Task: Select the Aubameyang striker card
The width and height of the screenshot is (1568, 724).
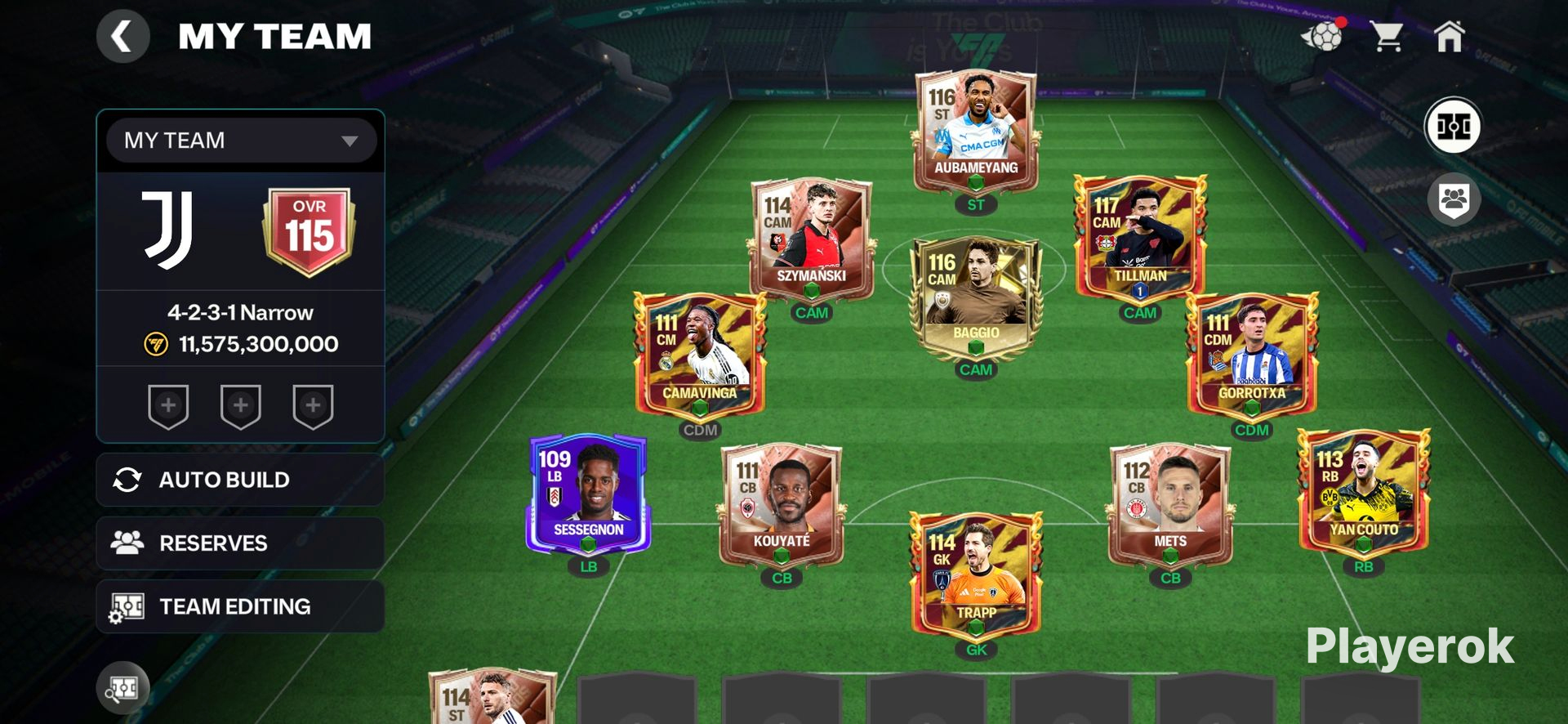Action: 976,131
